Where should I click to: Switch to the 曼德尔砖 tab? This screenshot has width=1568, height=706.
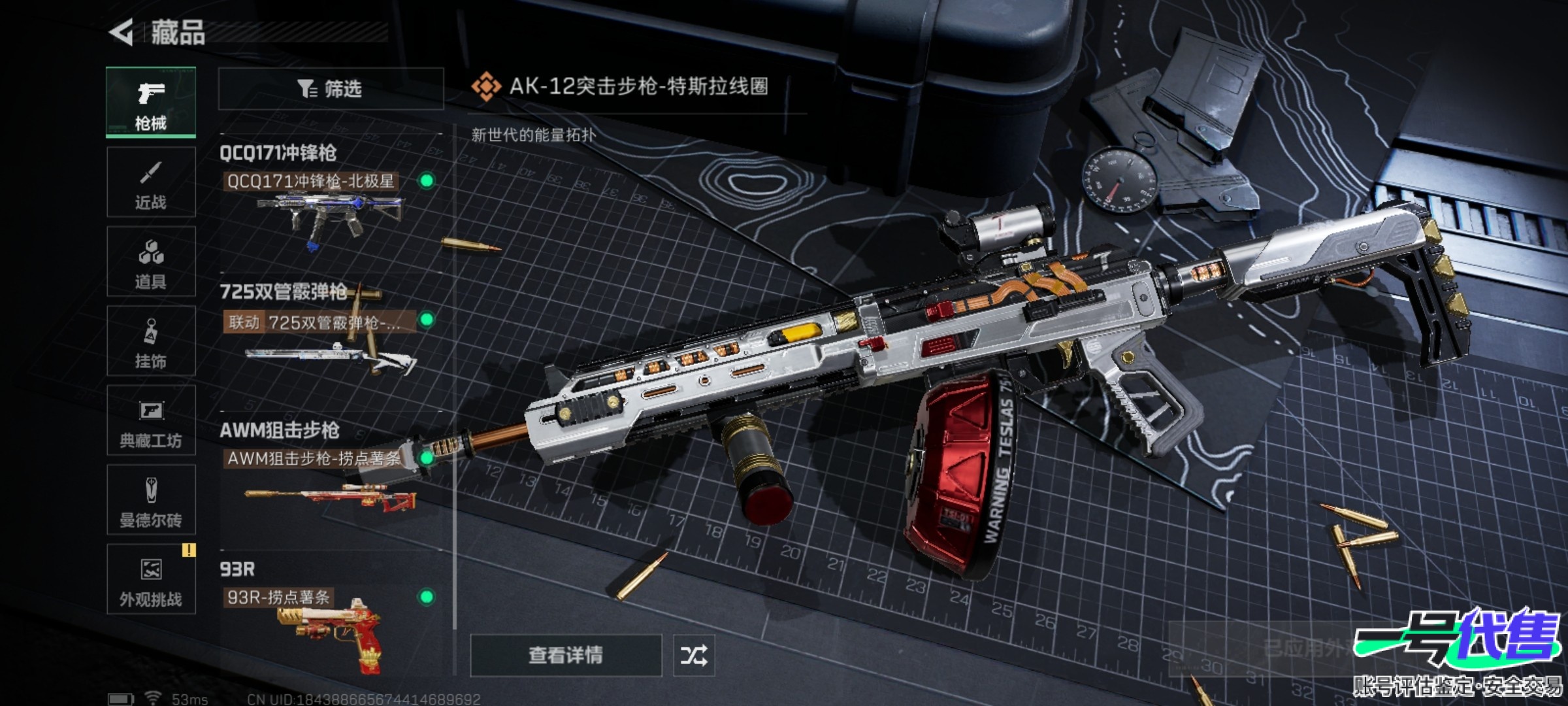point(151,500)
